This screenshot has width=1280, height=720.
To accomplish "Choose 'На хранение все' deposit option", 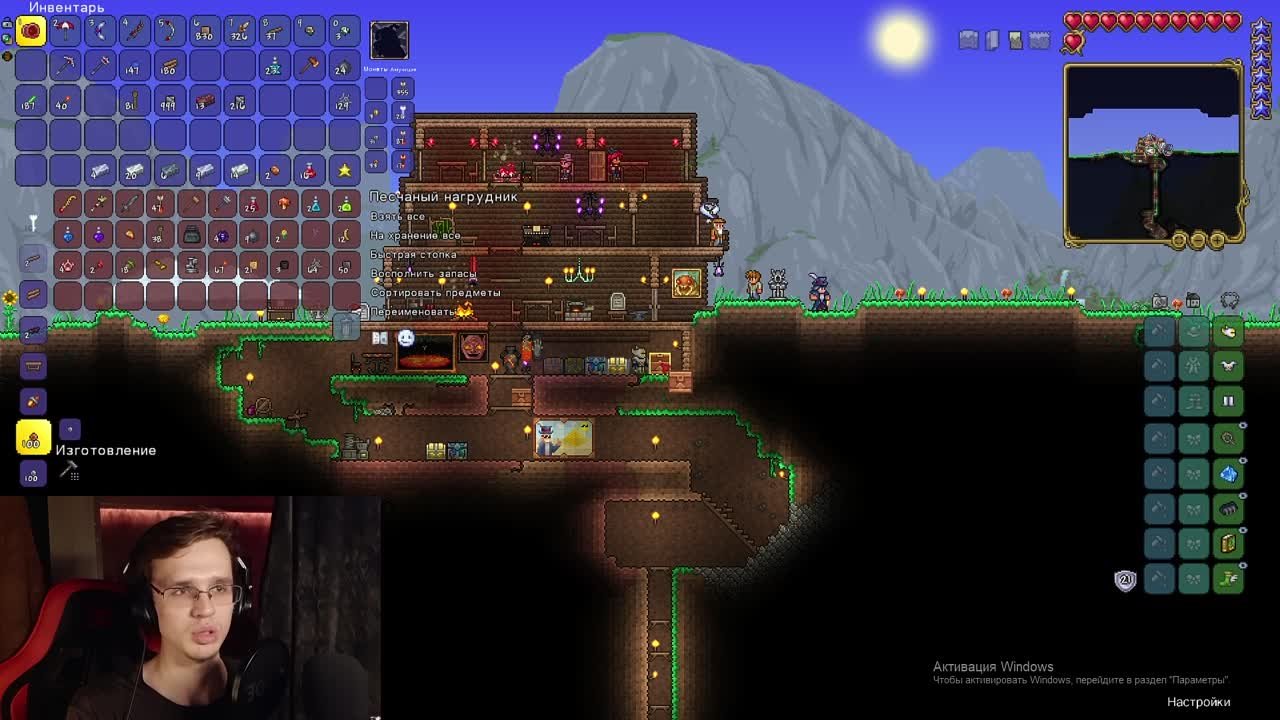I will pyautogui.click(x=416, y=235).
